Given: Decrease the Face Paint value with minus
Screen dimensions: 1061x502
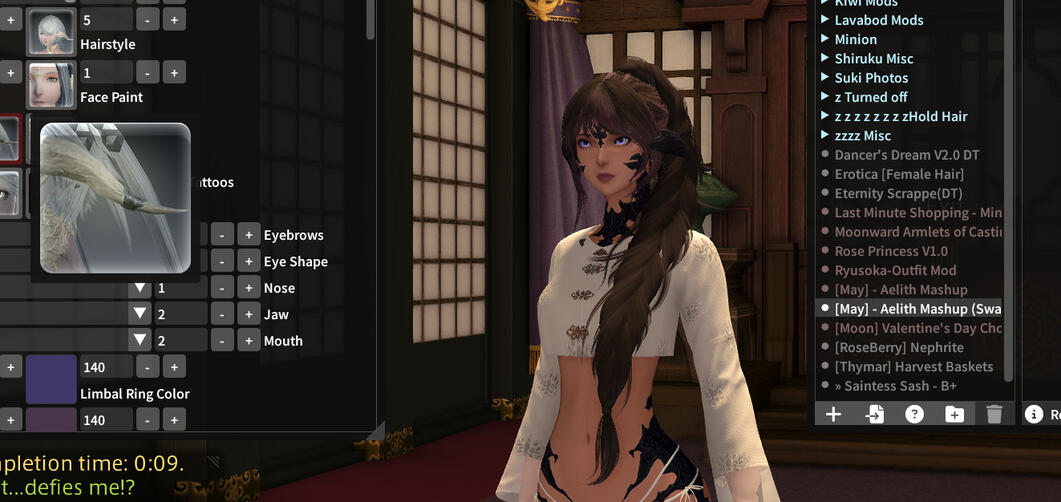Looking at the screenshot, I should [147, 73].
